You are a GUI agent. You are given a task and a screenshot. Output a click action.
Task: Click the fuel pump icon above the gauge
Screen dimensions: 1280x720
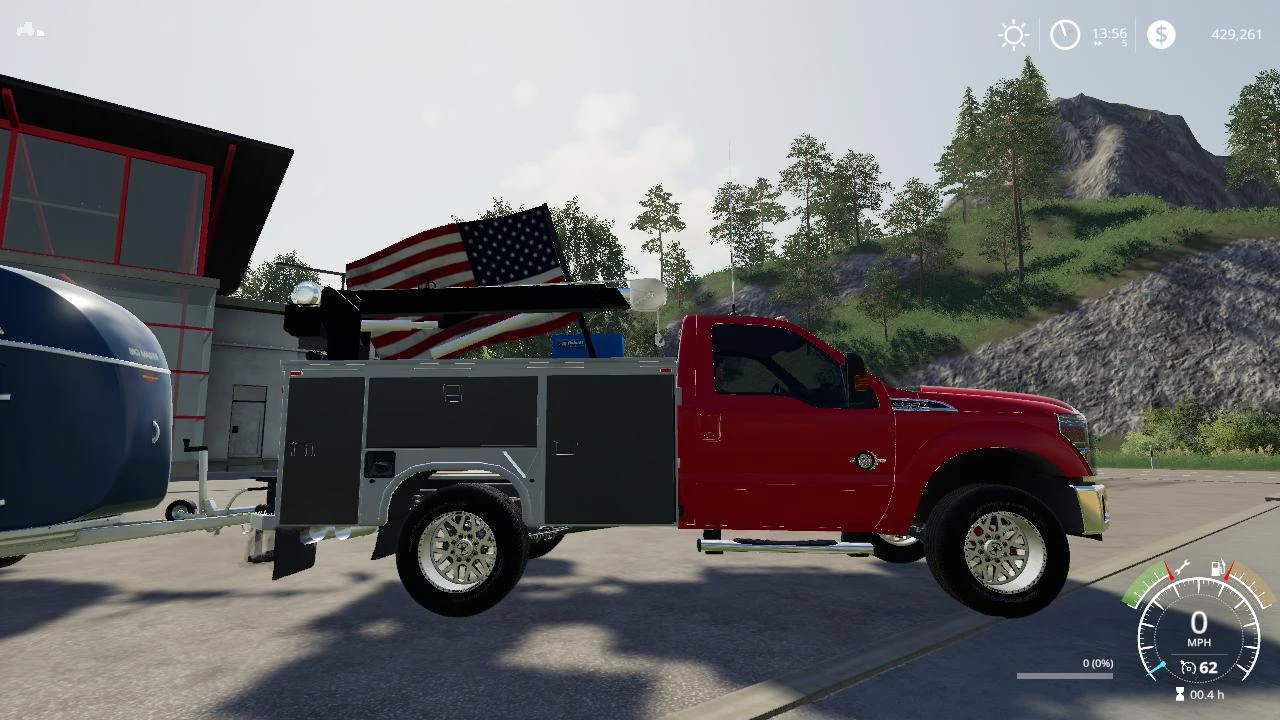tap(1216, 568)
